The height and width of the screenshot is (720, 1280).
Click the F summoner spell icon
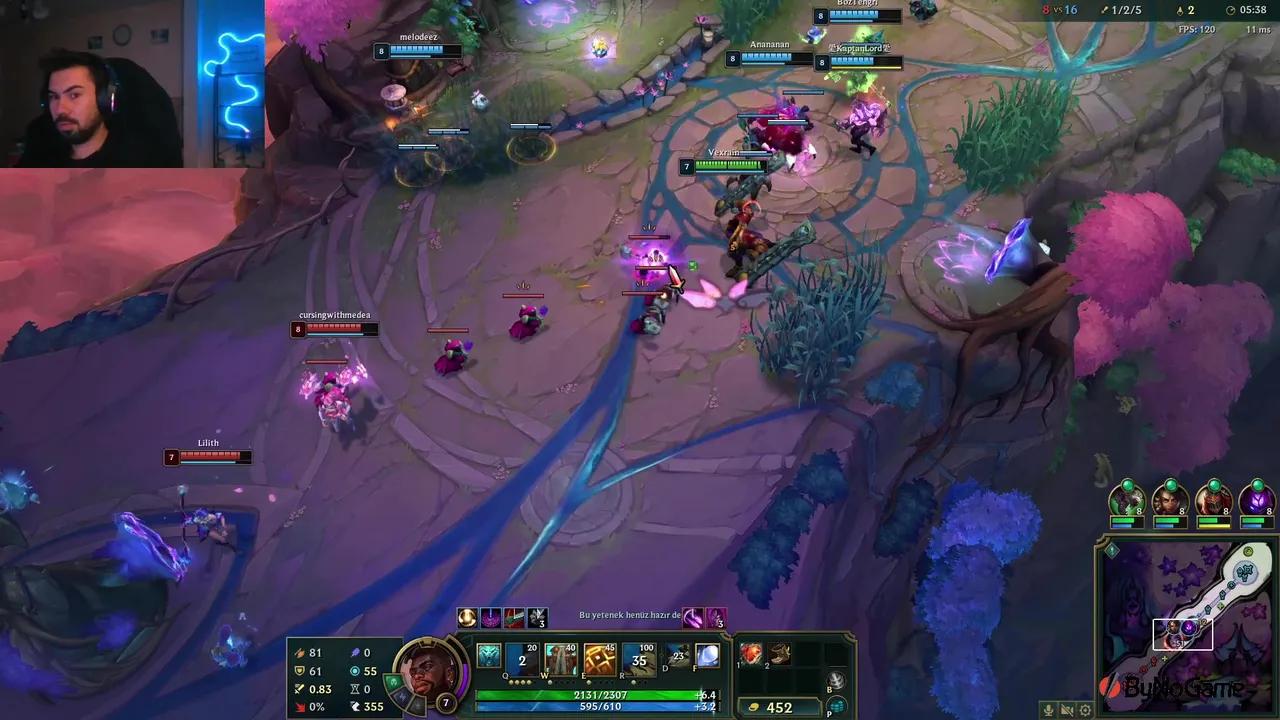[x=708, y=658]
